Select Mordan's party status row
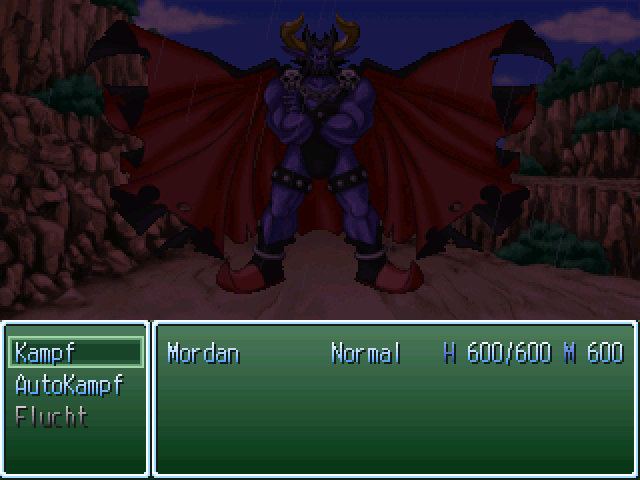 (394, 353)
